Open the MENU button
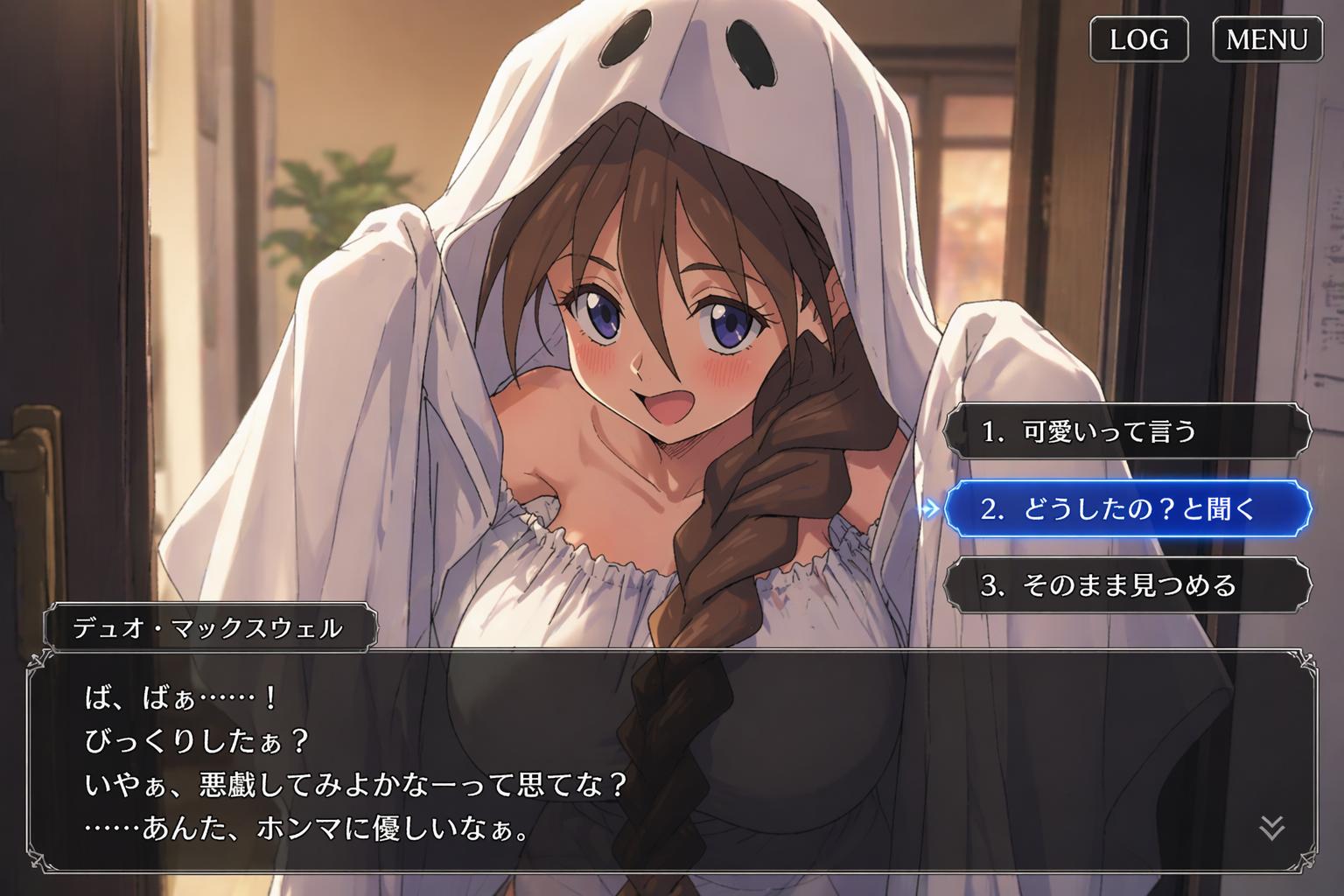This screenshot has width=1344, height=896. click(1266, 40)
